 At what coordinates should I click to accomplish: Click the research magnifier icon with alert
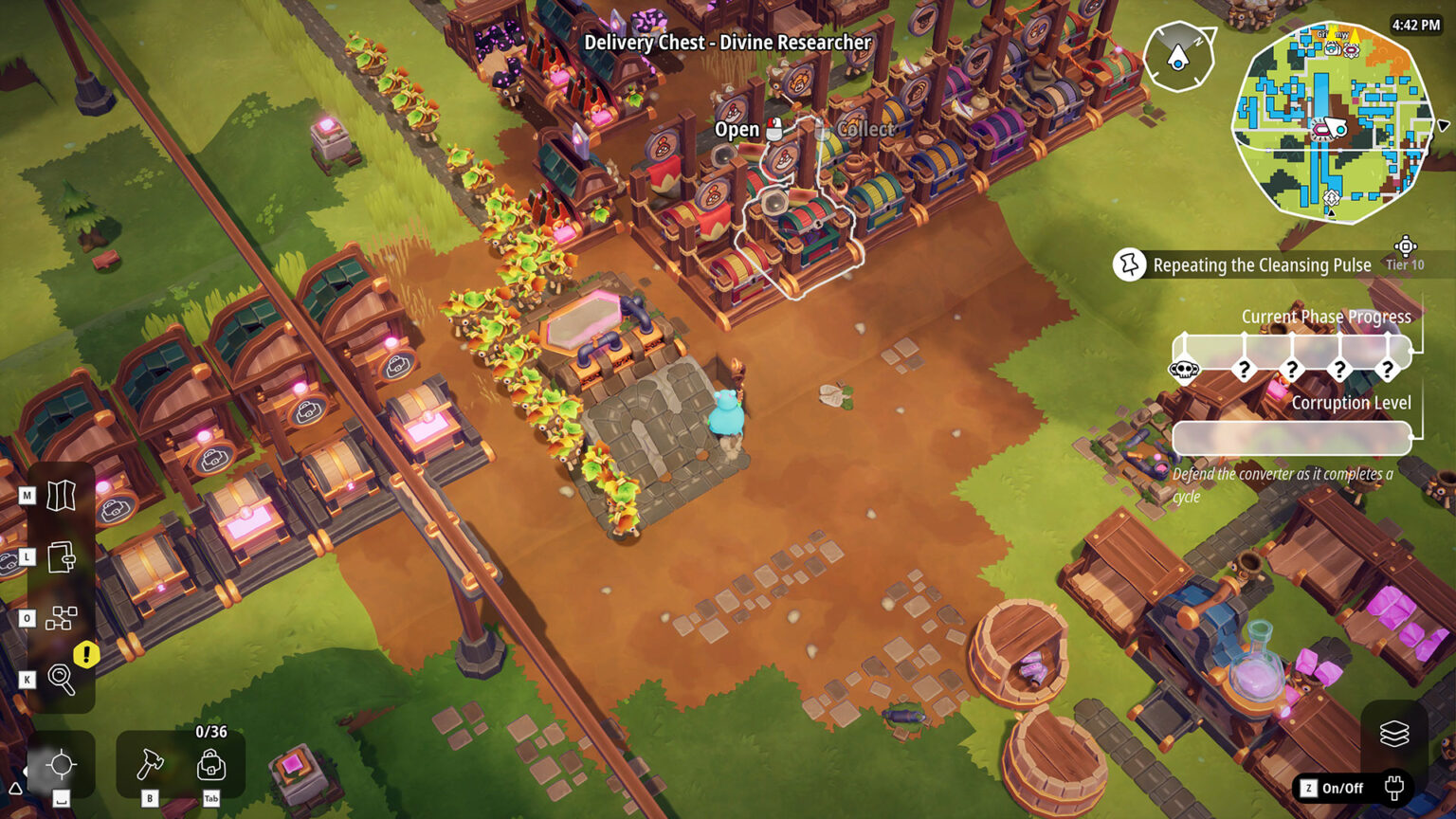point(61,678)
